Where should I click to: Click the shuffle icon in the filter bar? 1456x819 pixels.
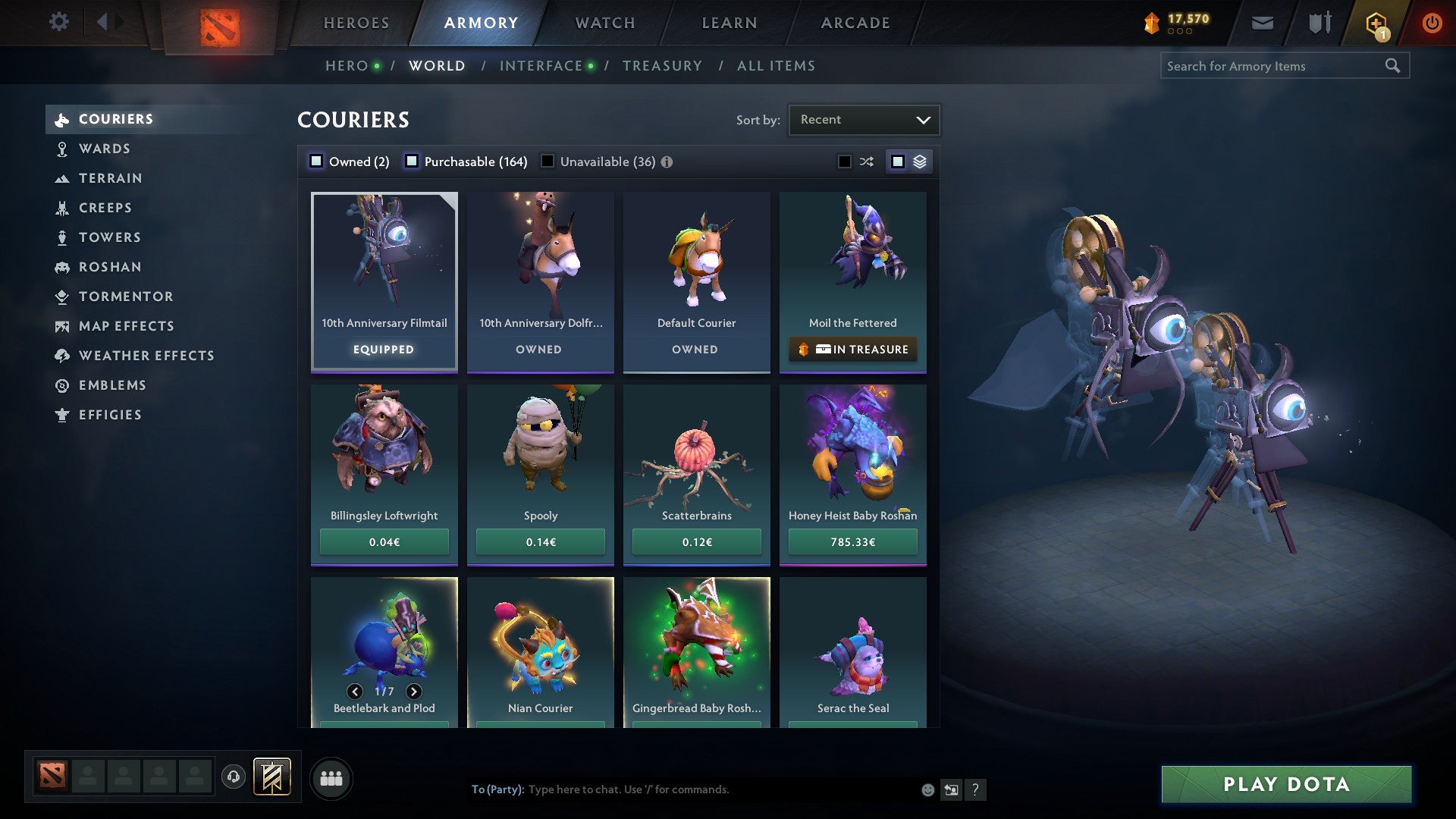(x=865, y=161)
